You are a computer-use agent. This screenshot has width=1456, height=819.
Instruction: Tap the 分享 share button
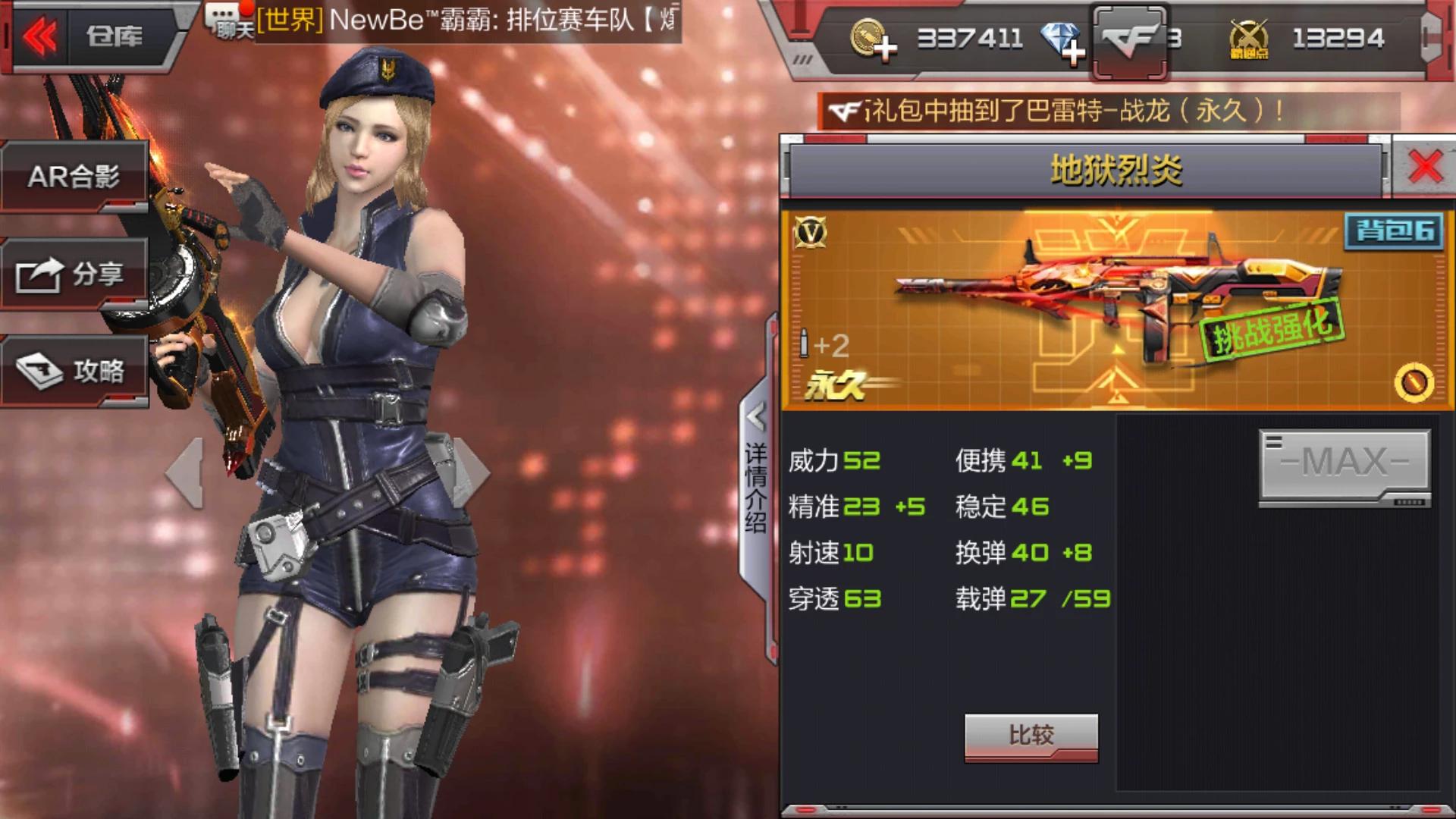point(74,275)
